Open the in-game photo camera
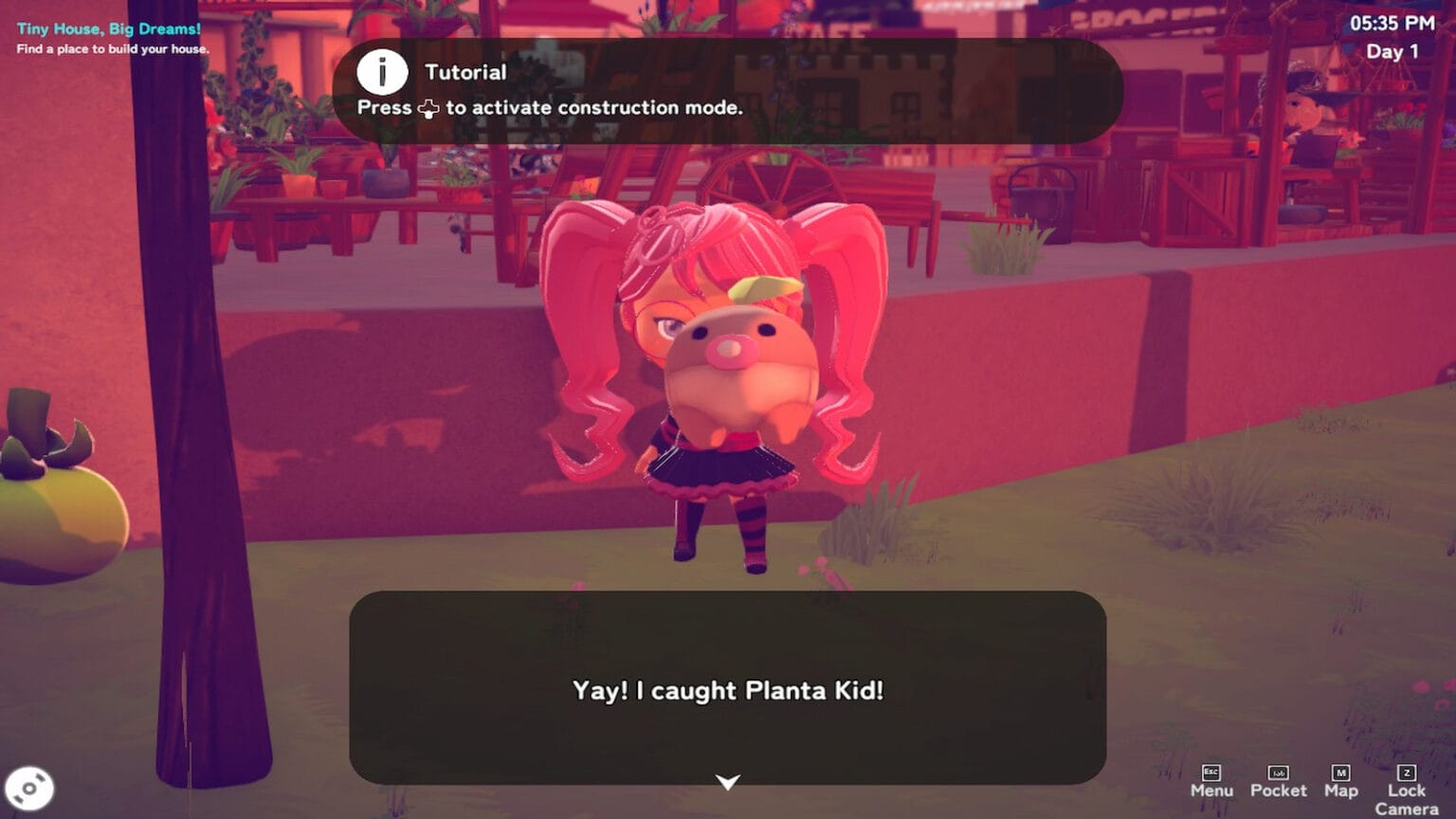 point(31,787)
